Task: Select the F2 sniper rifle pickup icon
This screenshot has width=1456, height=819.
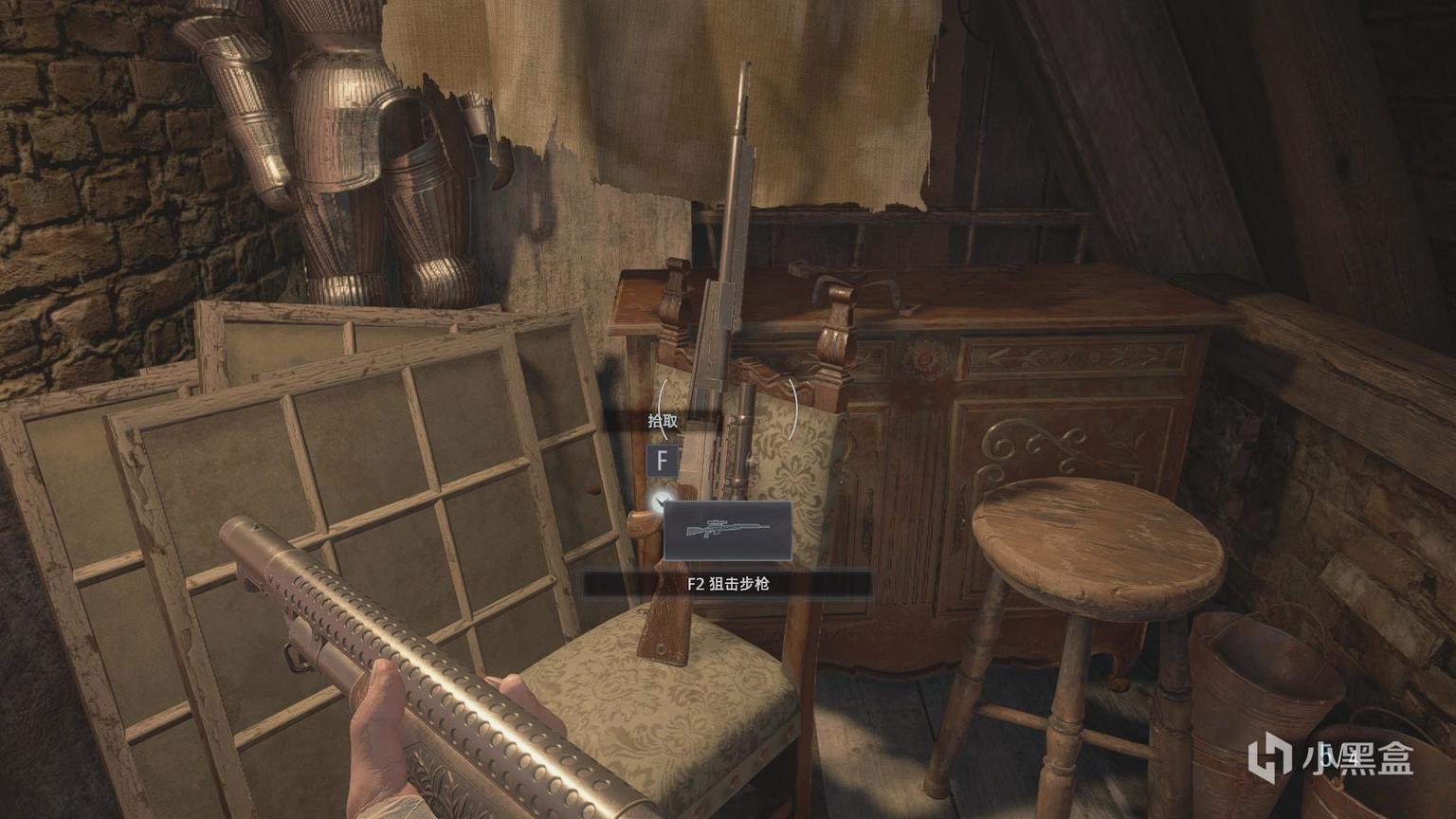Action: 727,531
